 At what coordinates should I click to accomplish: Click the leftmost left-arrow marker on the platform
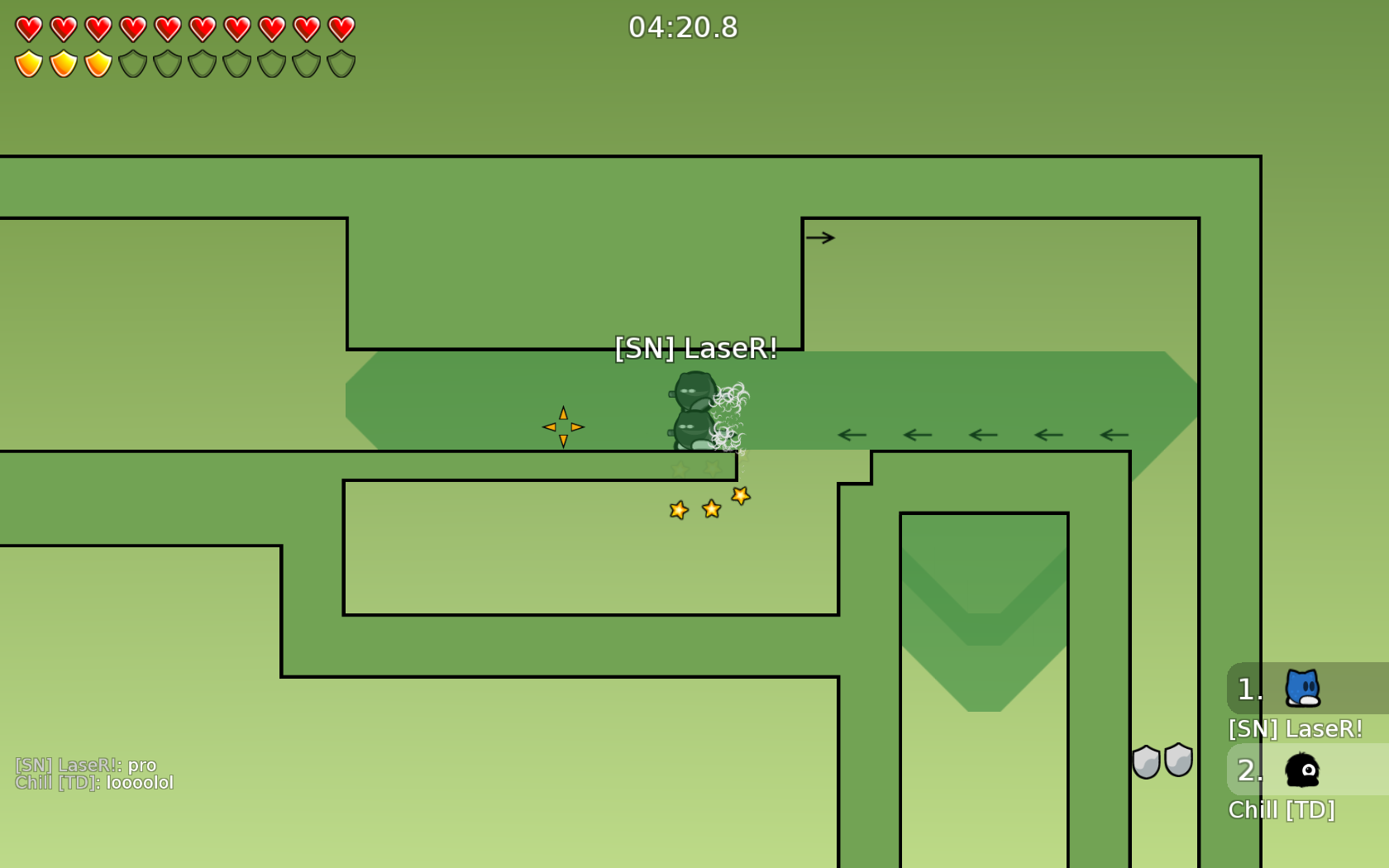tap(852, 434)
